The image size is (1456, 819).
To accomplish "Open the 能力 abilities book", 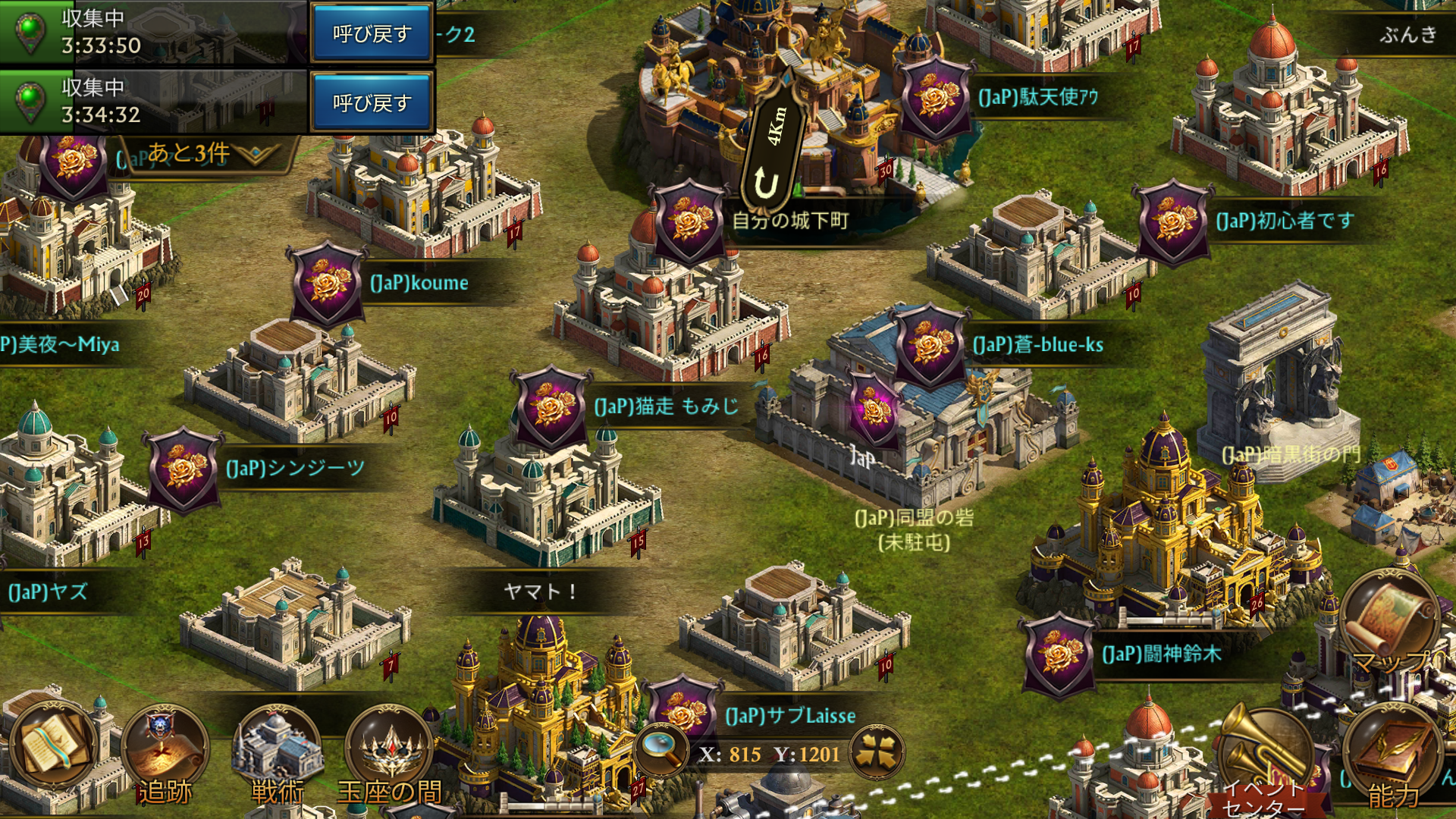I will [1392, 758].
